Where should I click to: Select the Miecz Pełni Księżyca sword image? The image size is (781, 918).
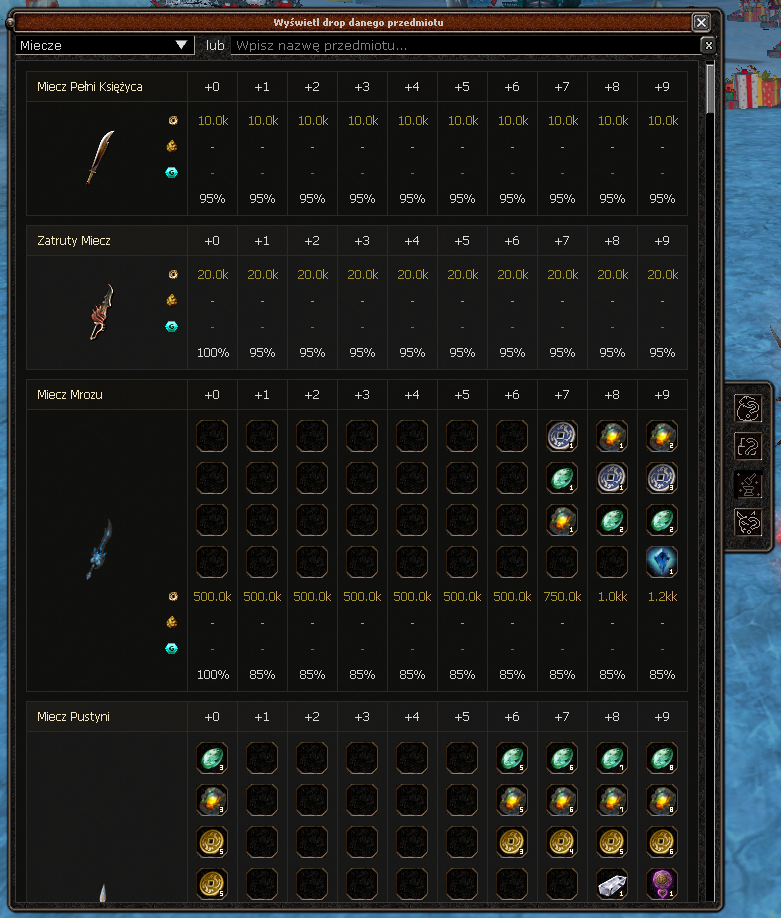coord(99,157)
